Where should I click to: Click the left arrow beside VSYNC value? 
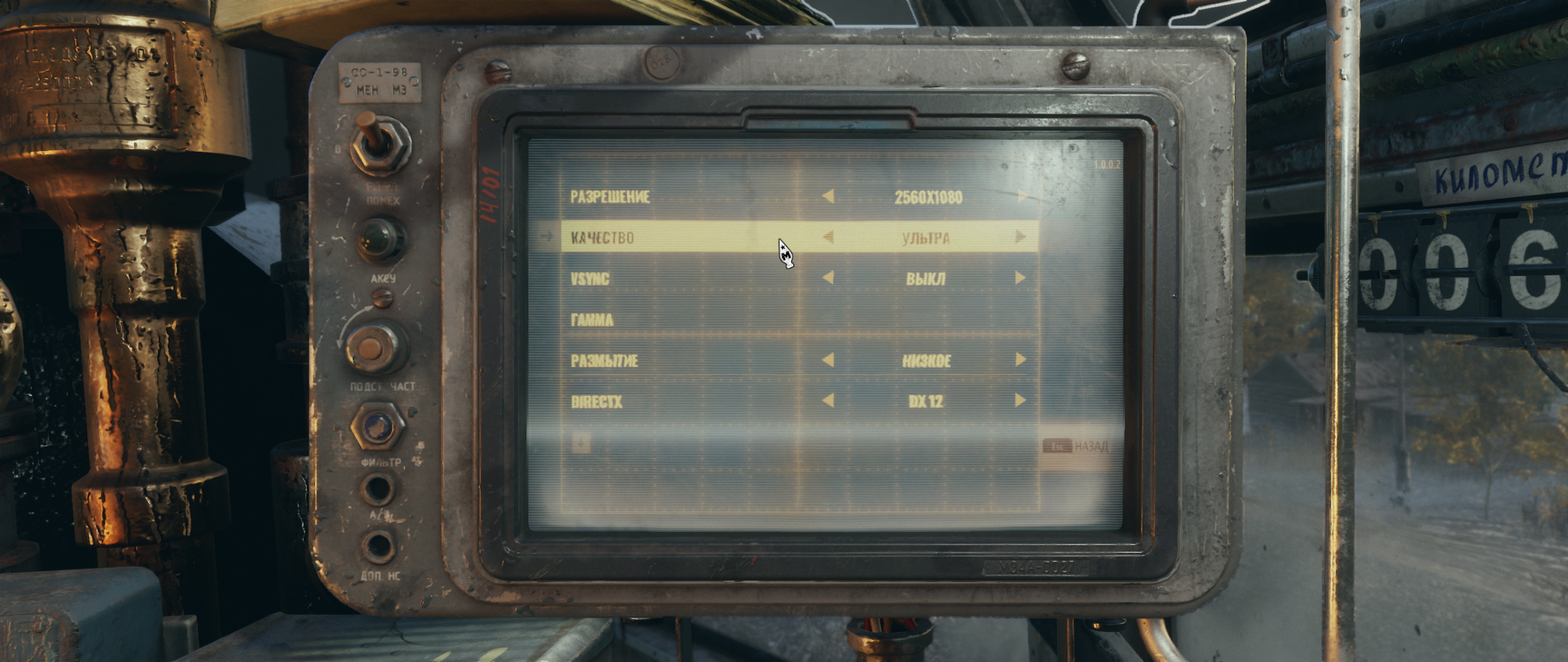click(x=828, y=278)
